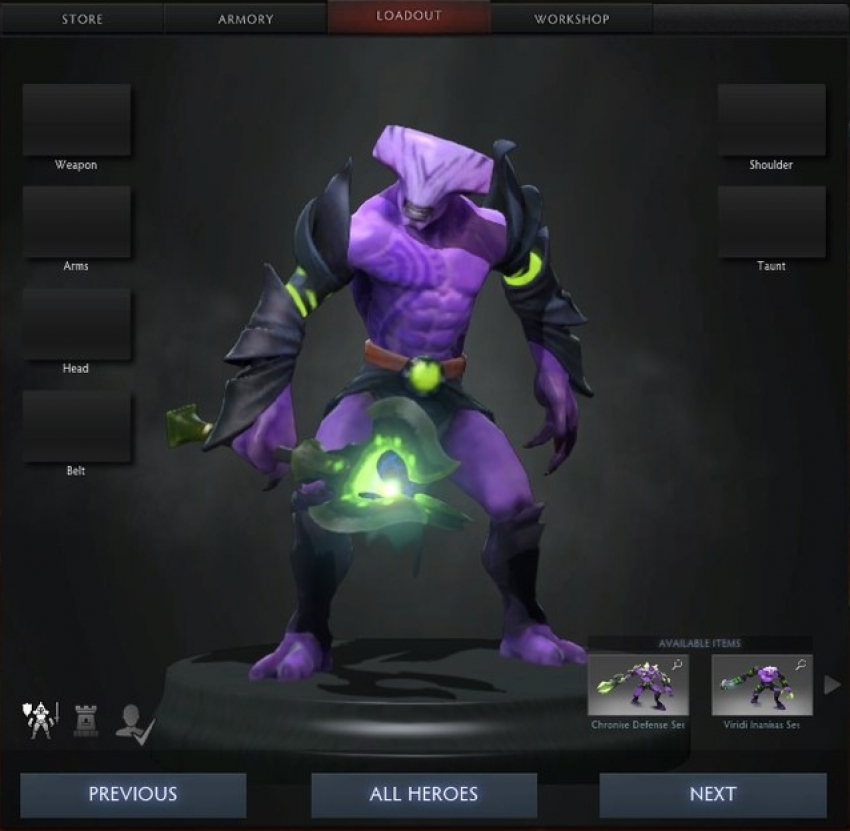
Task: Select the Head equipment slot
Action: tap(77, 324)
